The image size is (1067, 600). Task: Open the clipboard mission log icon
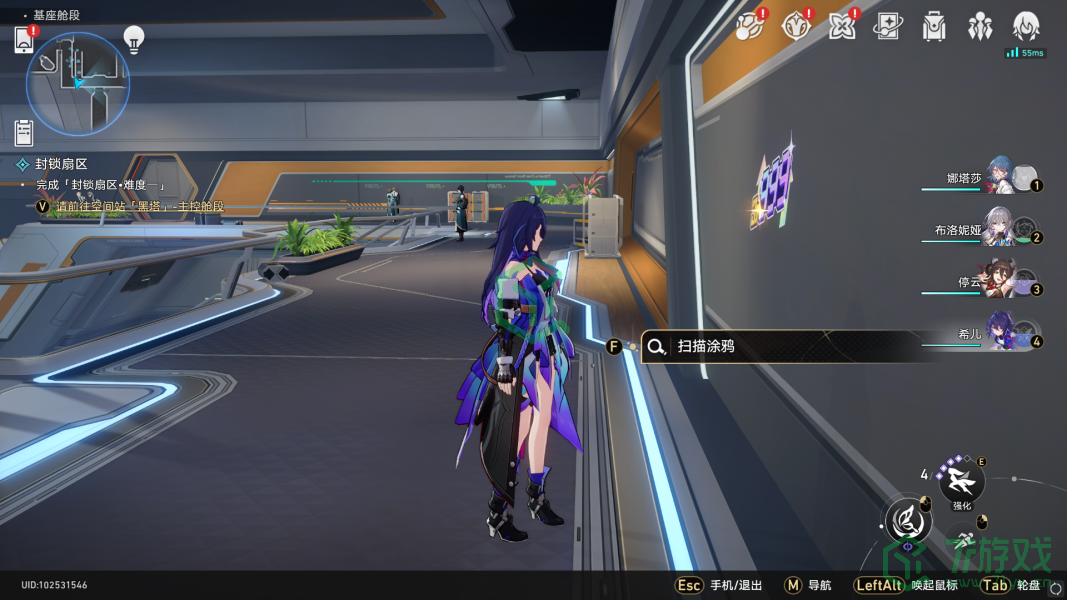(x=25, y=131)
